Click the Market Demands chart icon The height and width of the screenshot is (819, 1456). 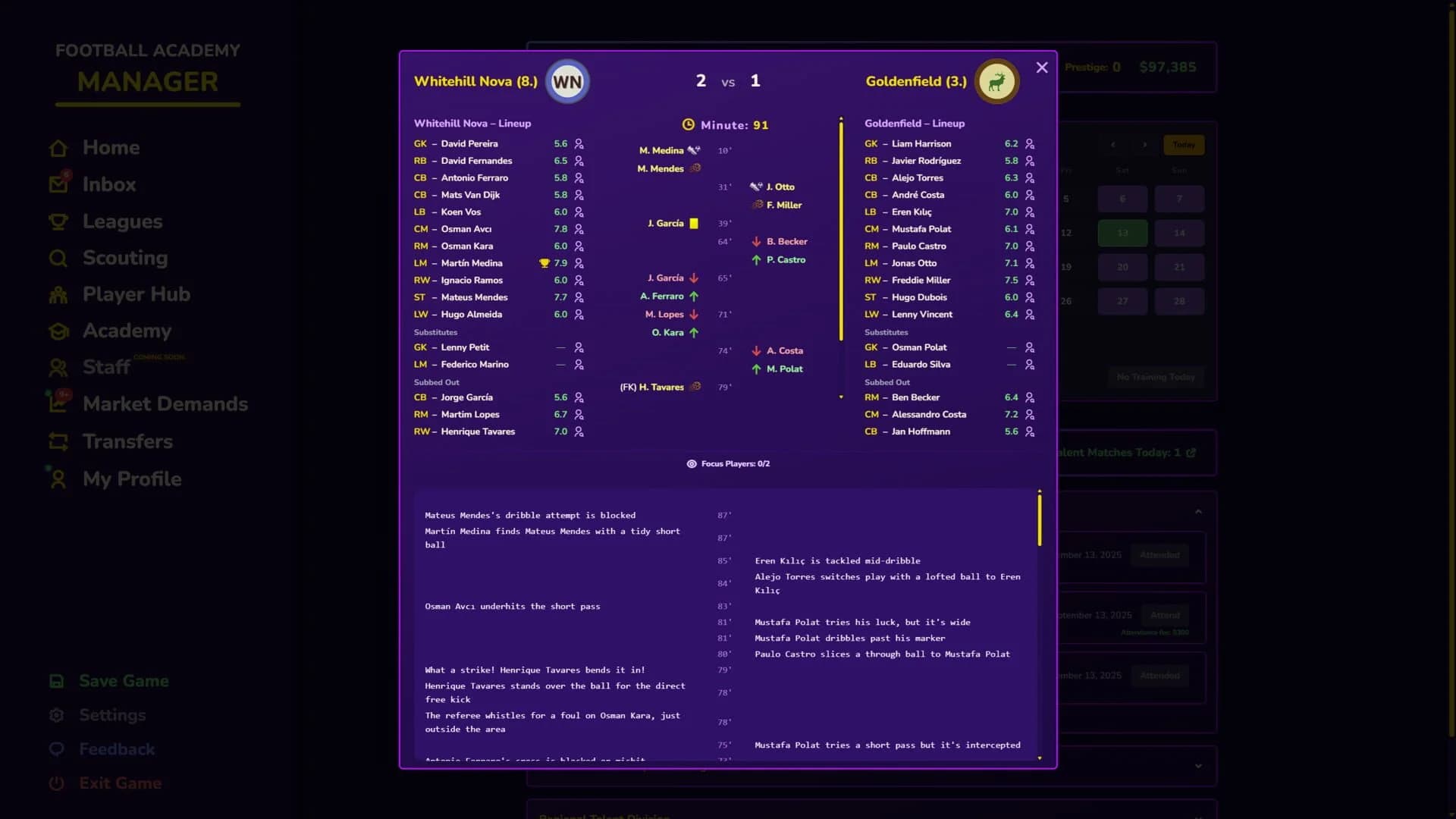pyautogui.click(x=60, y=403)
